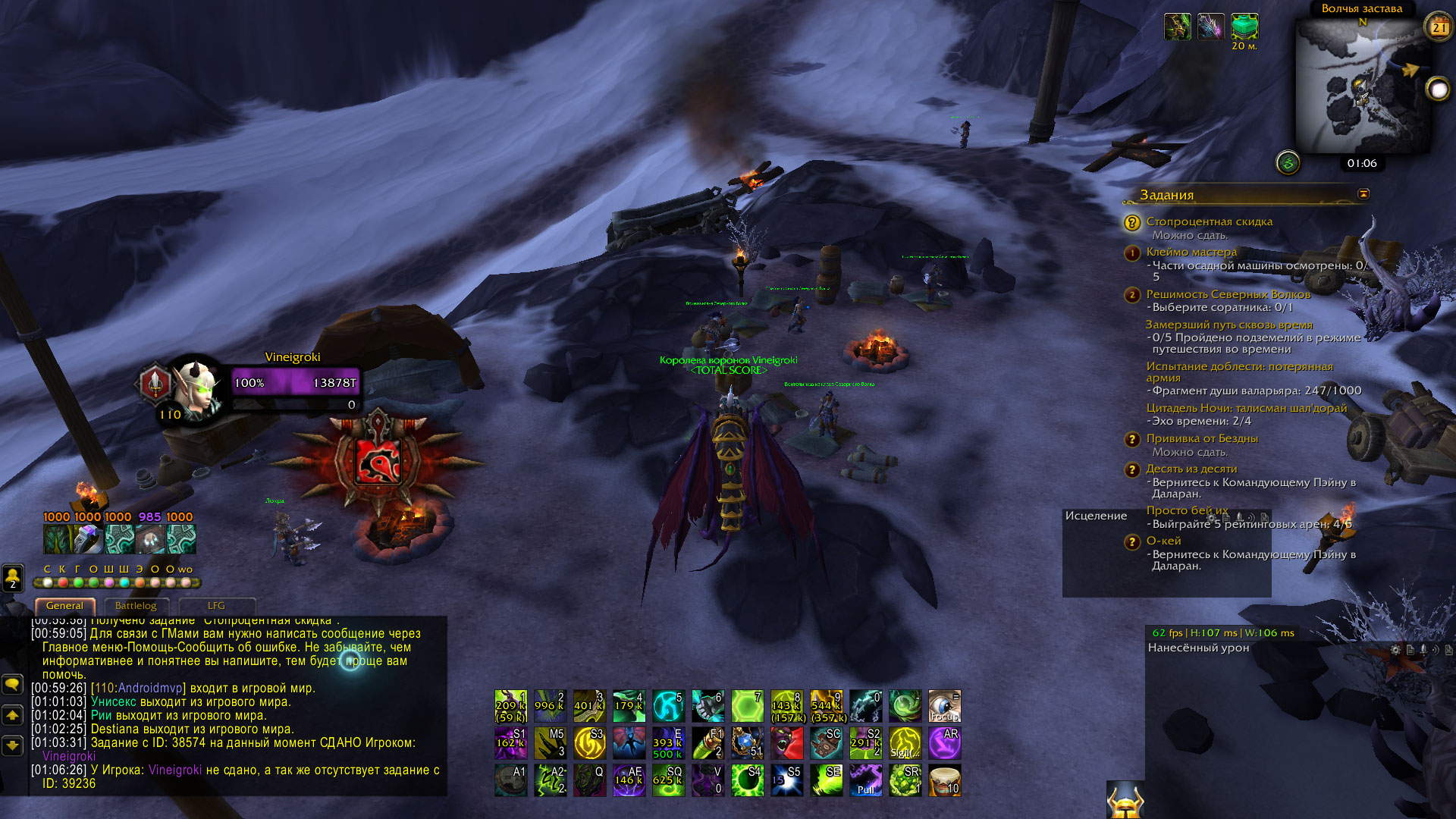
Task: Open the Стопроцентная скидка quest entry
Action: point(1209,221)
